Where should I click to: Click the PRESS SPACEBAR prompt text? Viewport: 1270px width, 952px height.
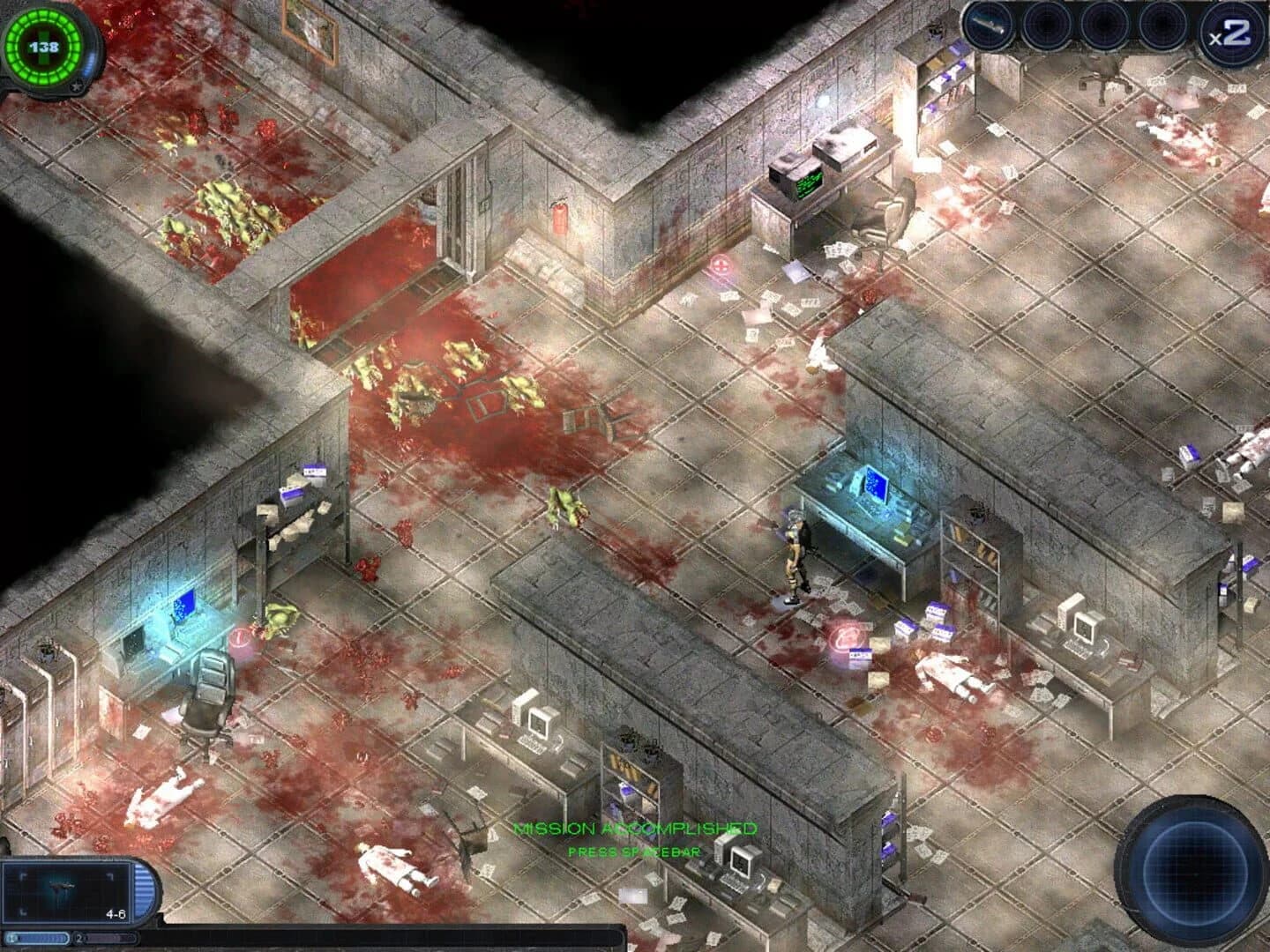click(635, 852)
